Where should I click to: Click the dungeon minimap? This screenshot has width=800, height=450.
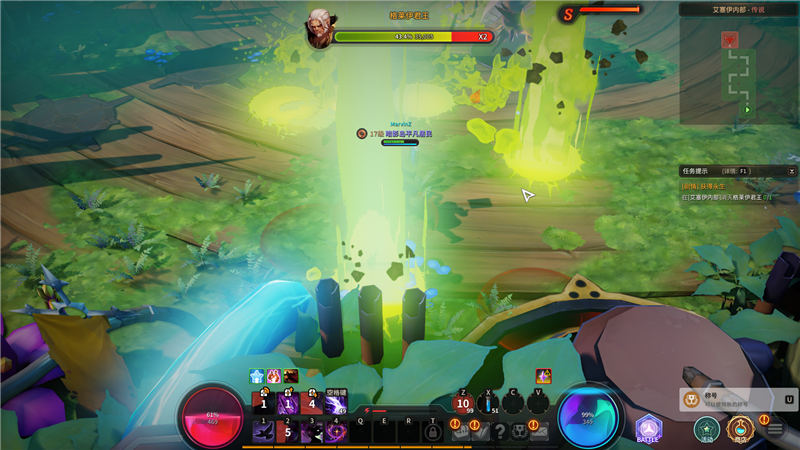[739, 68]
